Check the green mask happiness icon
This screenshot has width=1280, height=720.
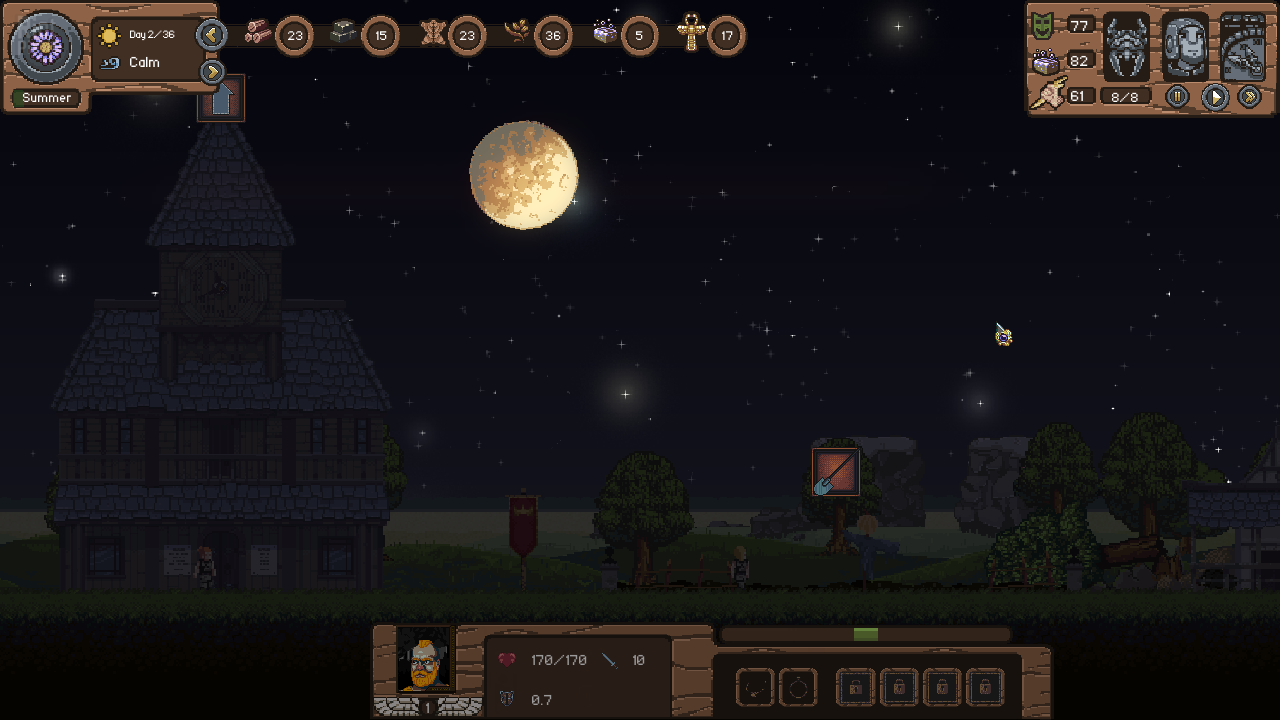[x=1043, y=26]
